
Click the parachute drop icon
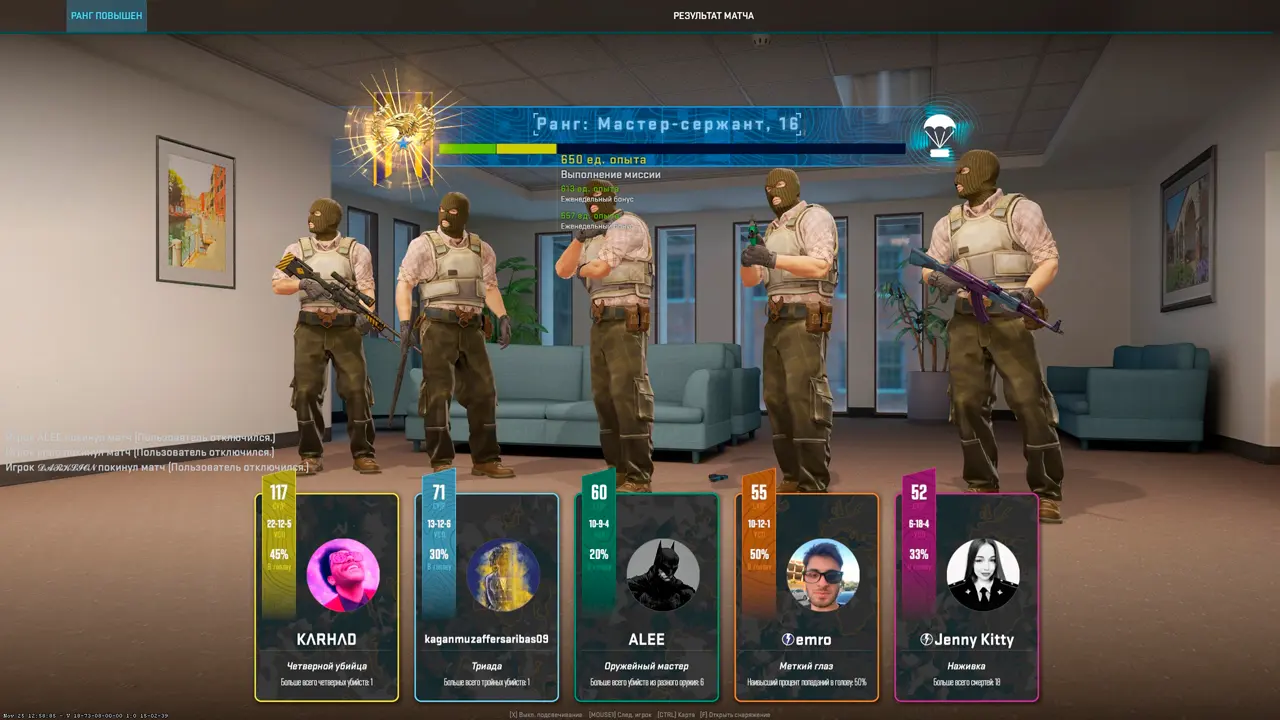coord(938,135)
